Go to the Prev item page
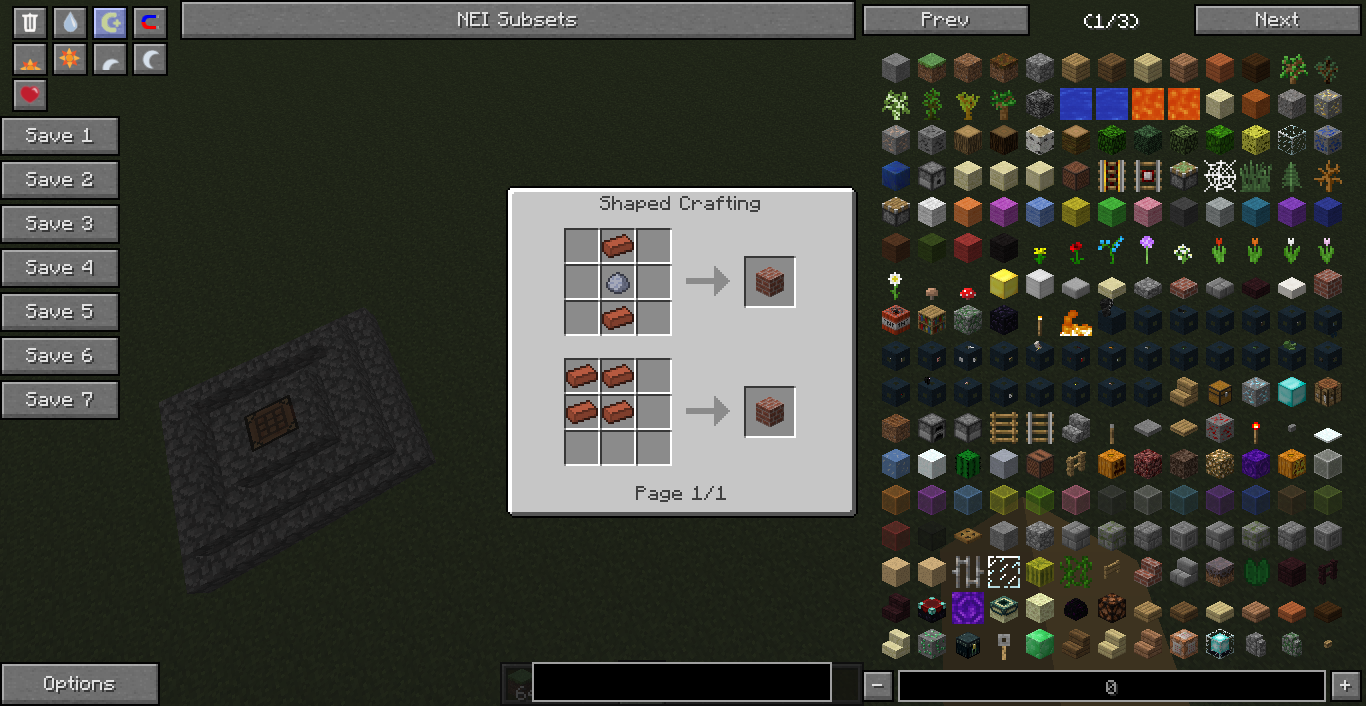Viewport: 1366px width, 706px height. (x=945, y=20)
